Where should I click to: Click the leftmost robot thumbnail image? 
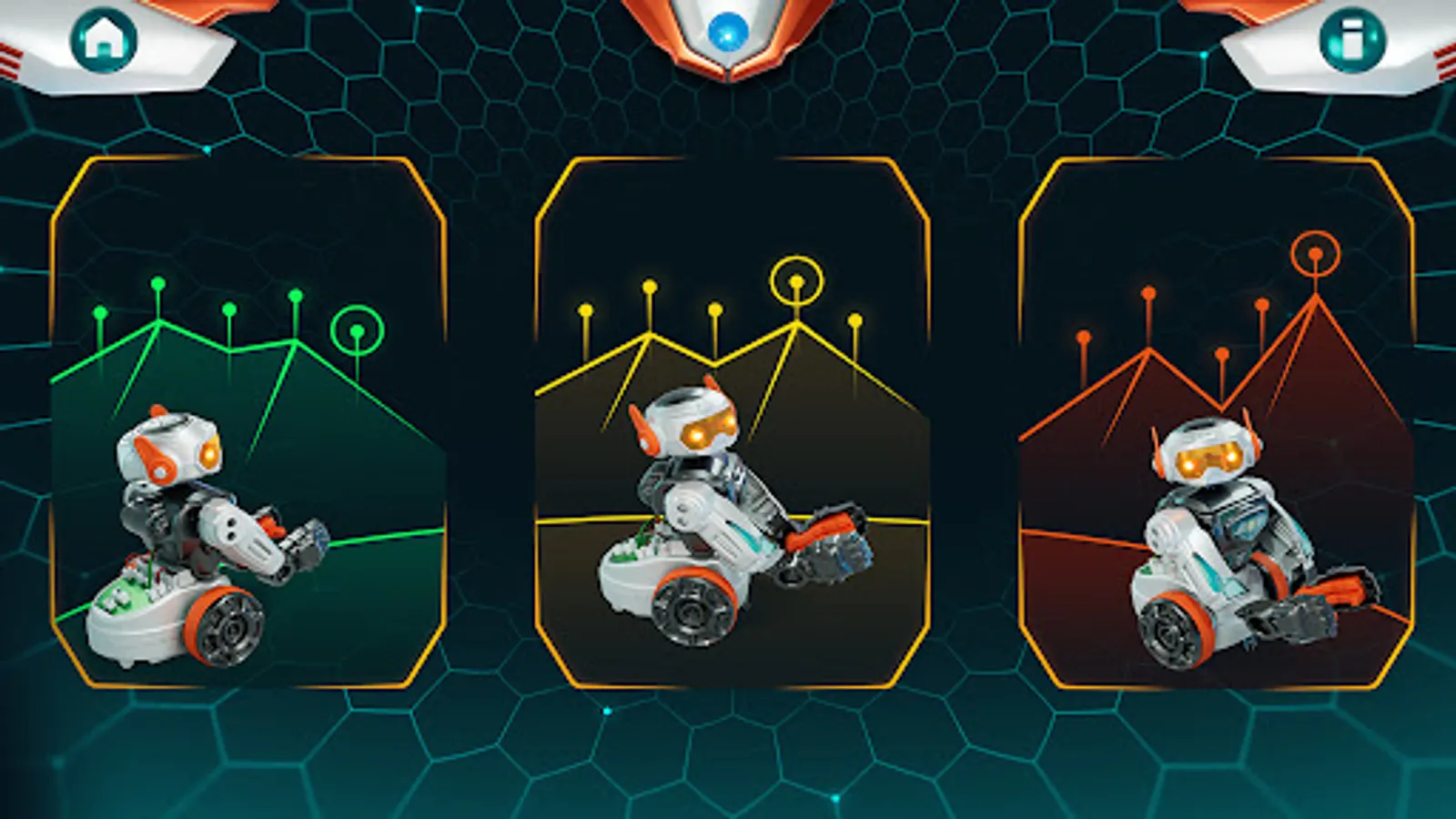coord(209,537)
